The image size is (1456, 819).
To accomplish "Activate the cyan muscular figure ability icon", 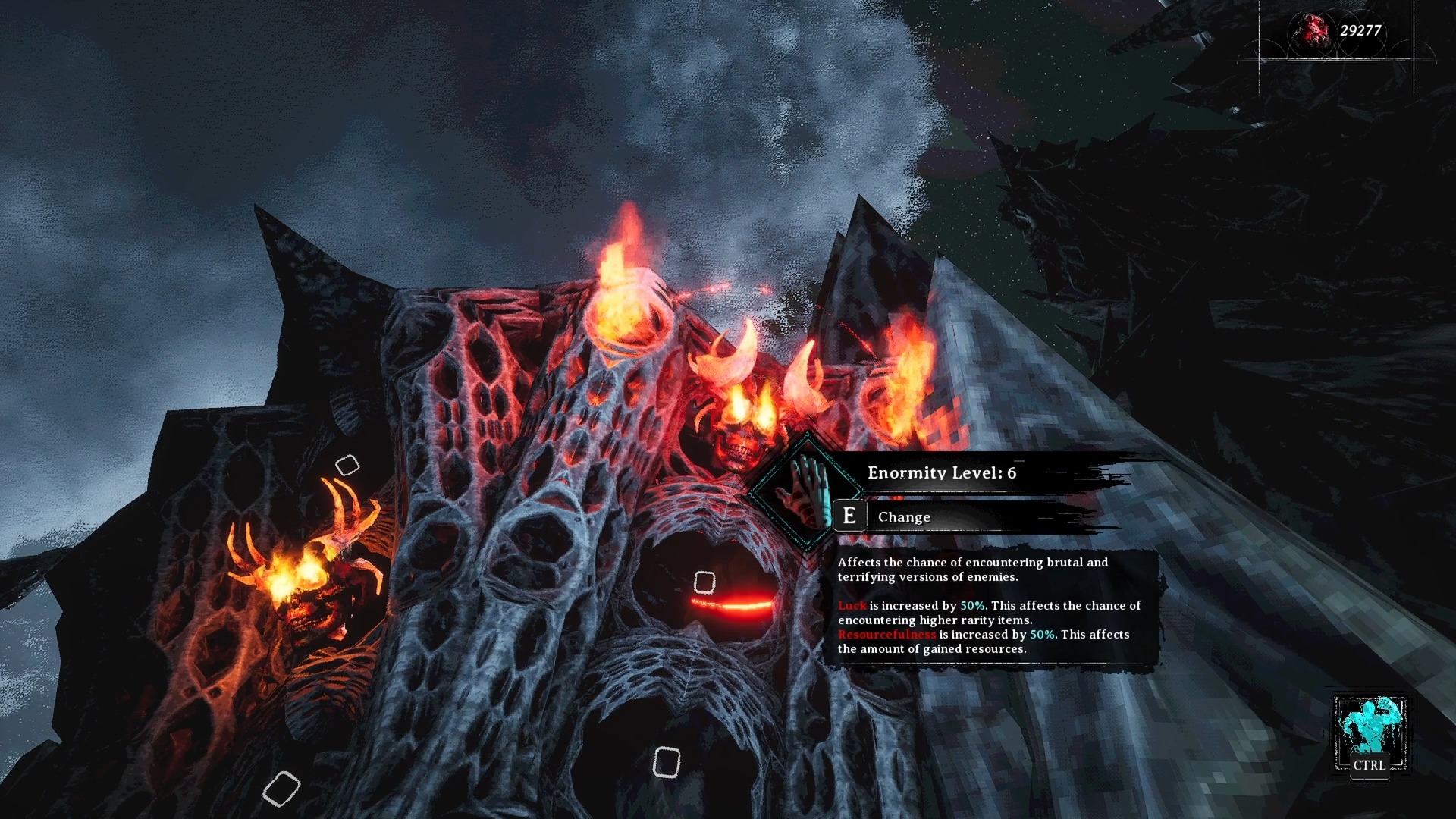I will pos(1370,726).
